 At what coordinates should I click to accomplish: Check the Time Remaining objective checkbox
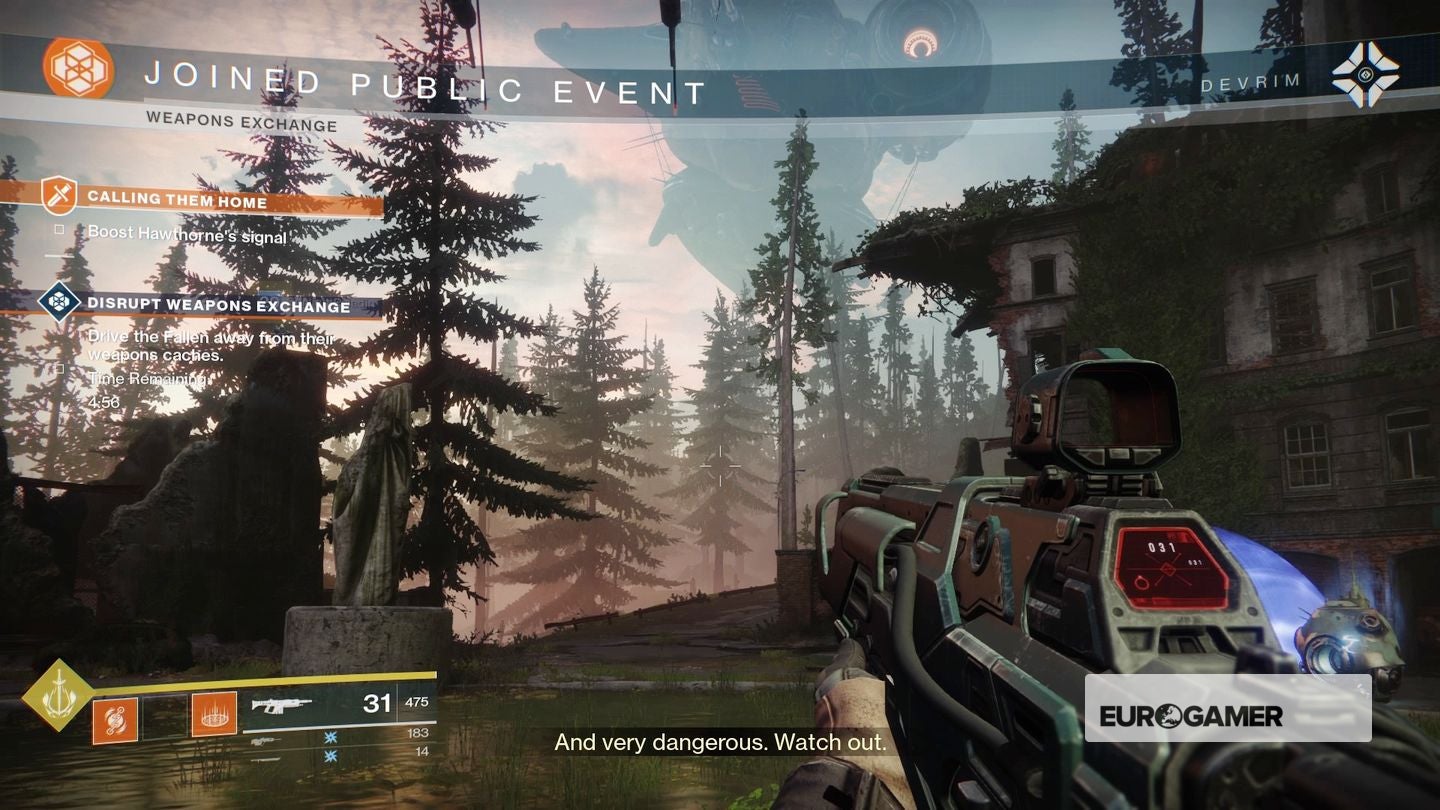58,369
